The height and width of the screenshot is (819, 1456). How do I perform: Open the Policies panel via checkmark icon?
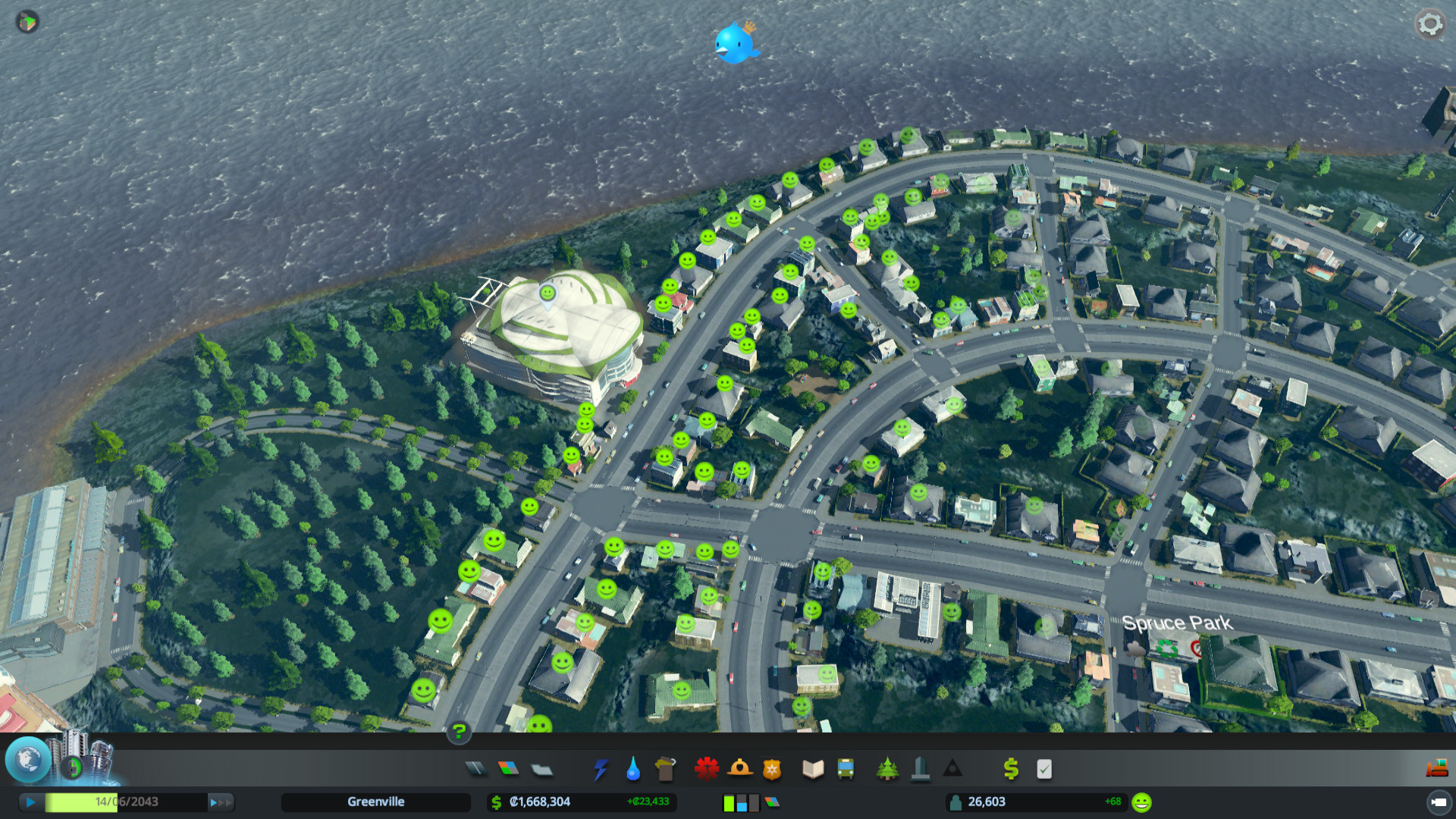pos(1044,768)
